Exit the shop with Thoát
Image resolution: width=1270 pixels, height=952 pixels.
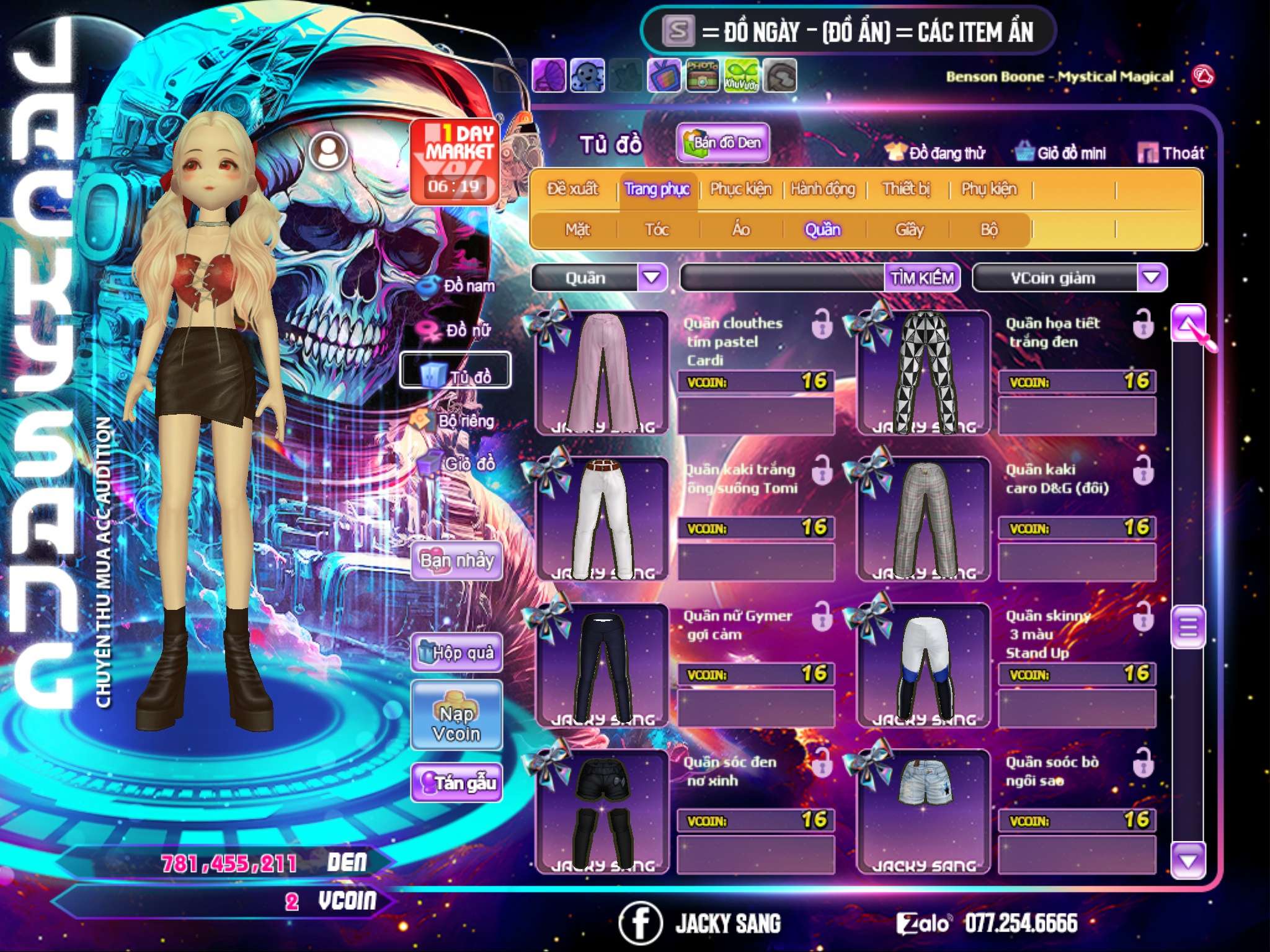pos(1171,152)
